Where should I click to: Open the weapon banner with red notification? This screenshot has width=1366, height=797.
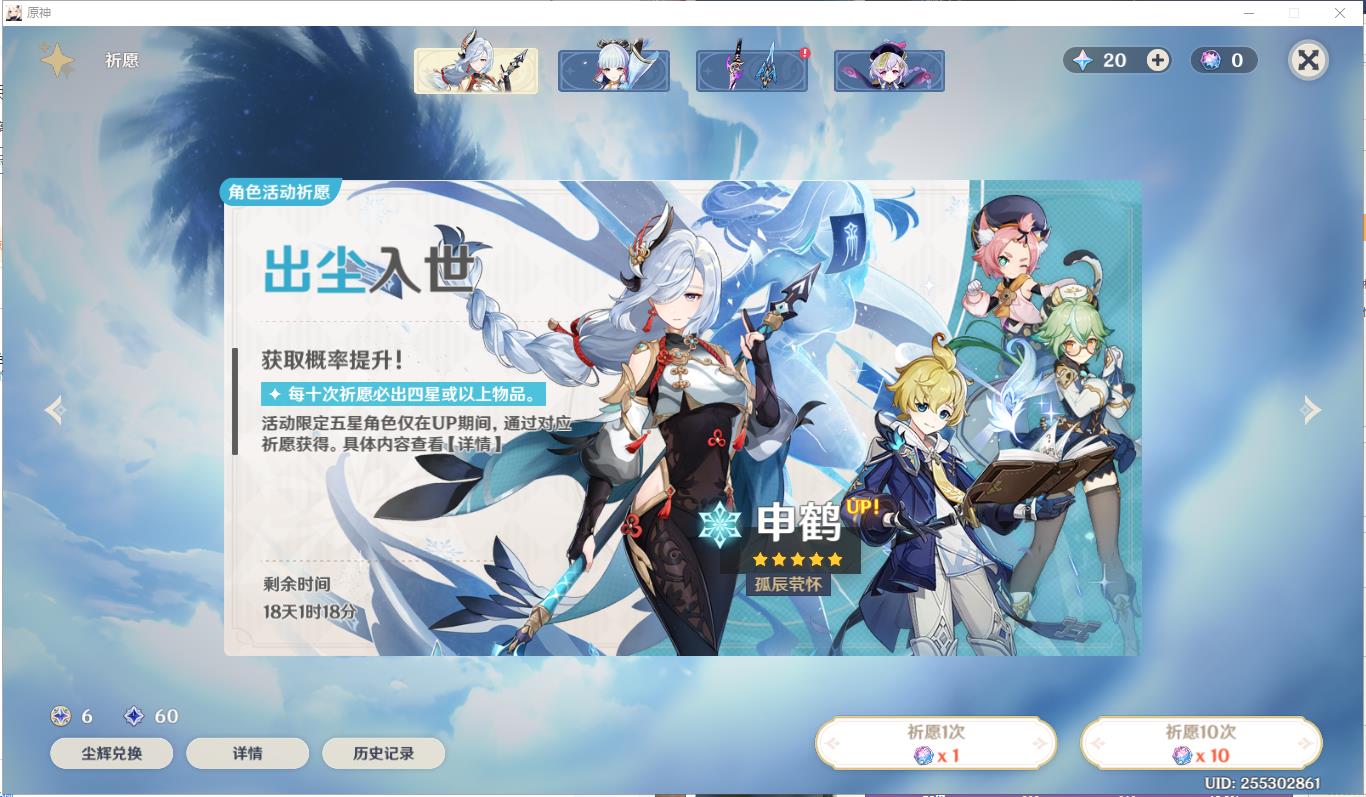(751, 69)
